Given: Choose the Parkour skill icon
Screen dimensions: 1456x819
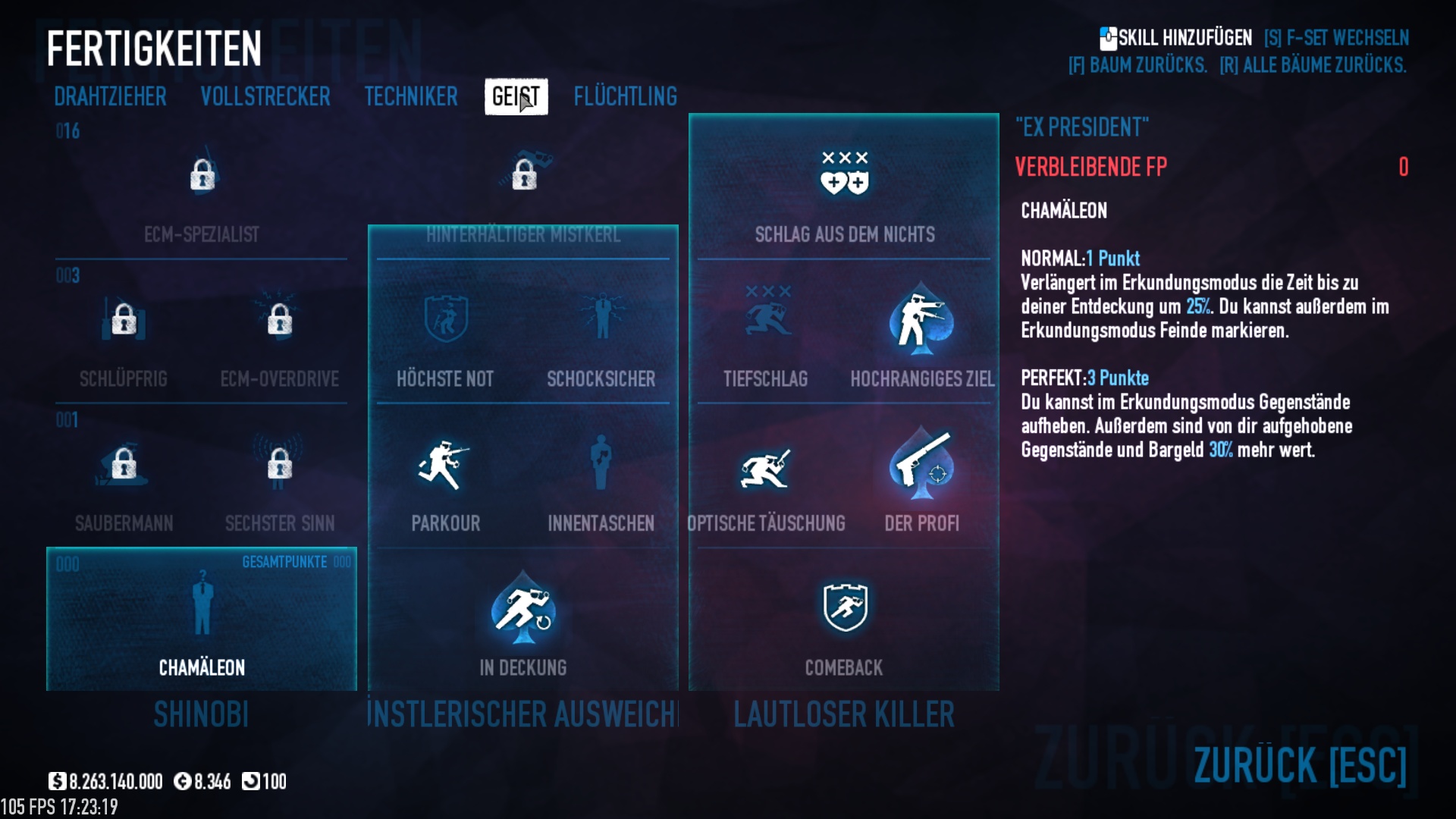Looking at the screenshot, I should [x=445, y=465].
